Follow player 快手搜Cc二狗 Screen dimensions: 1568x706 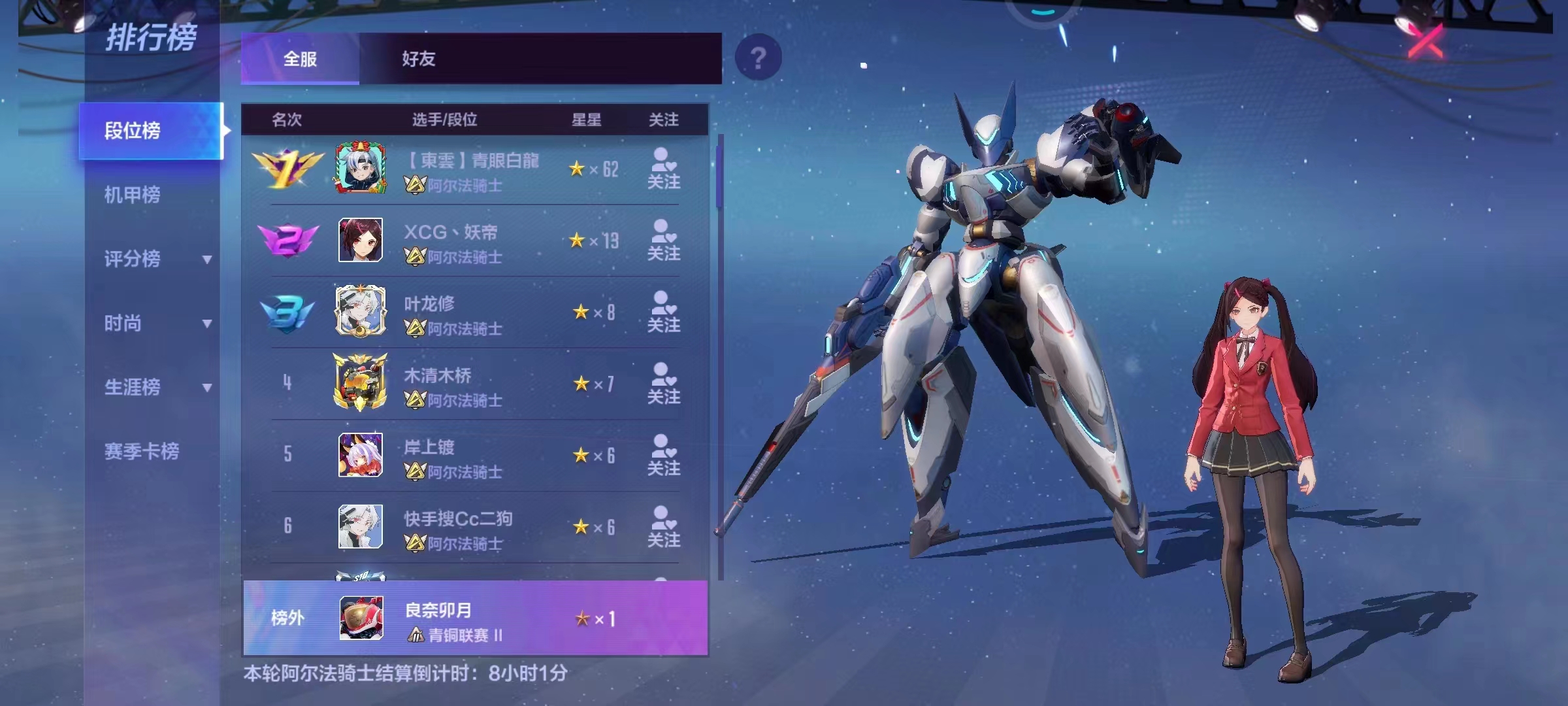pyautogui.click(x=663, y=528)
